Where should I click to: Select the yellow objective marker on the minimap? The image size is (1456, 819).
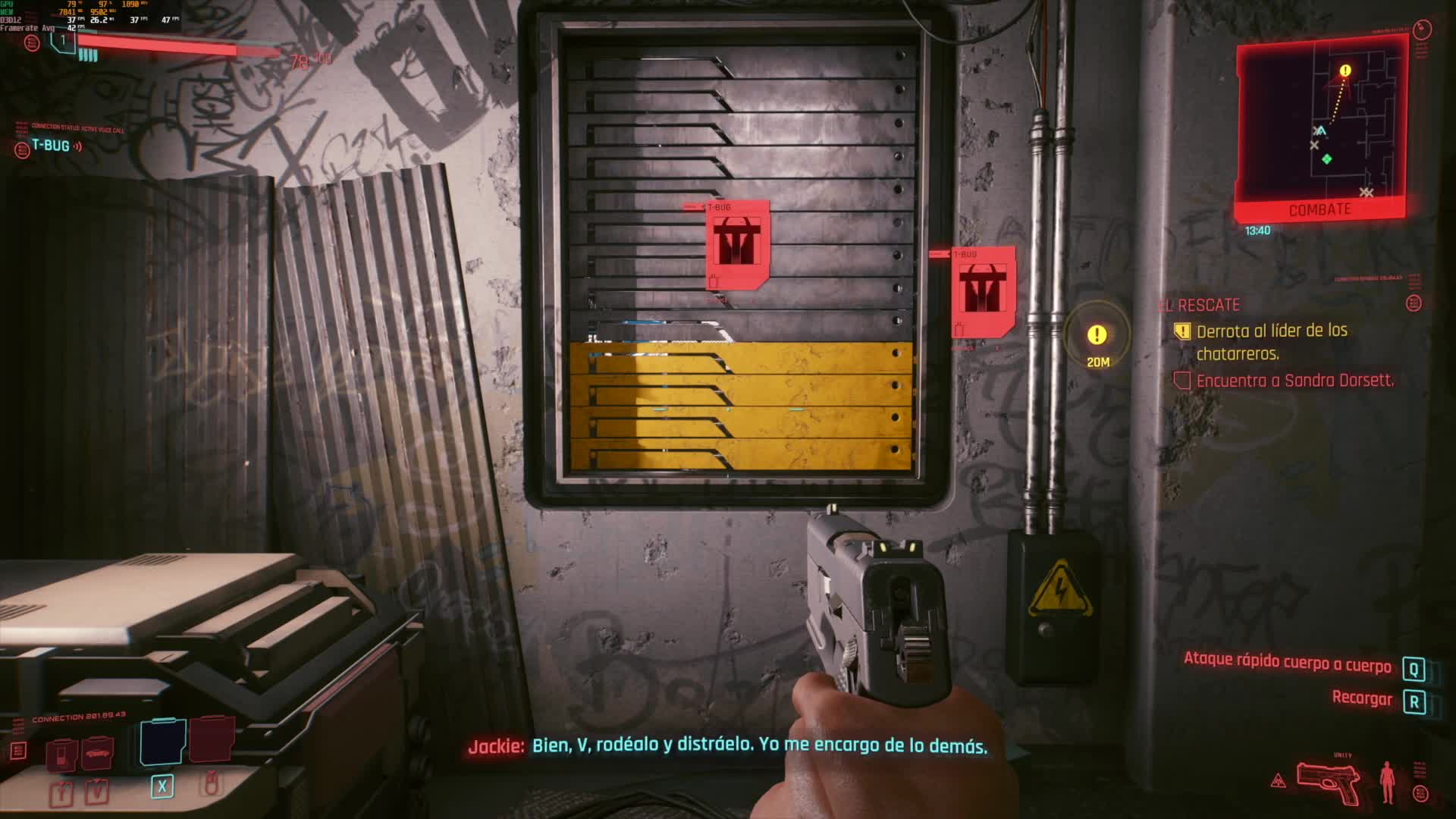click(x=1345, y=71)
